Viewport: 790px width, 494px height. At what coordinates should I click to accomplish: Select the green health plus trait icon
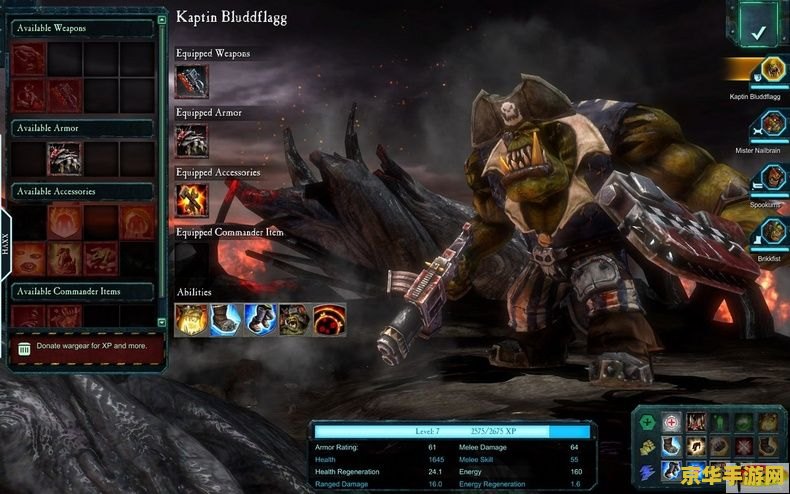click(x=648, y=423)
